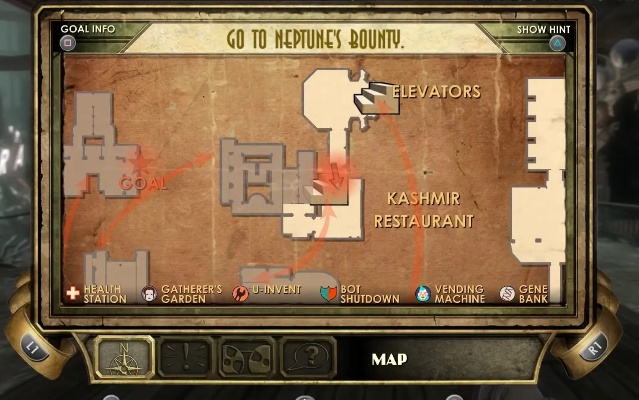The width and height of the screenshot is (639, 400).
Task: Click the Health Station legend entry
Action: 96,293
